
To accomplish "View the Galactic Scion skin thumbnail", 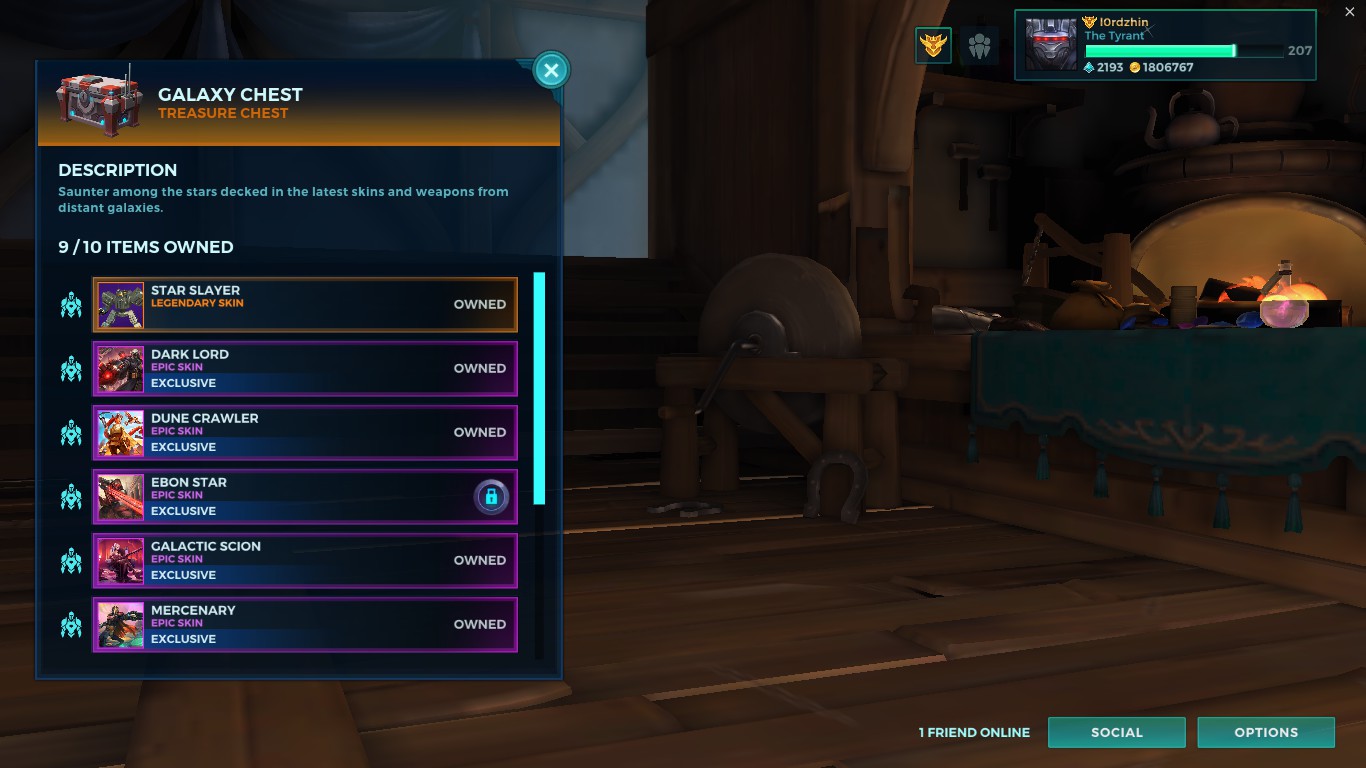I will [x=120, y=560].
